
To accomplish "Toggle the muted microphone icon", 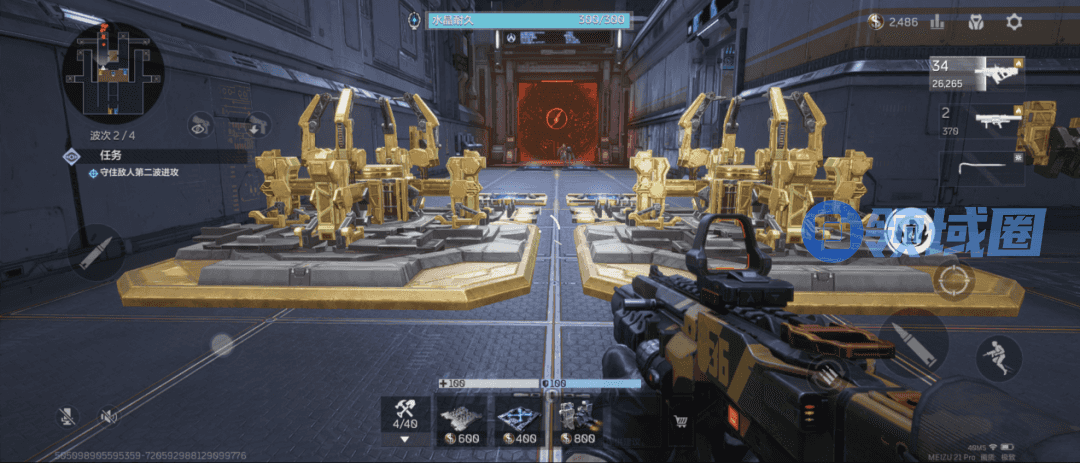I will coord(67,416).
